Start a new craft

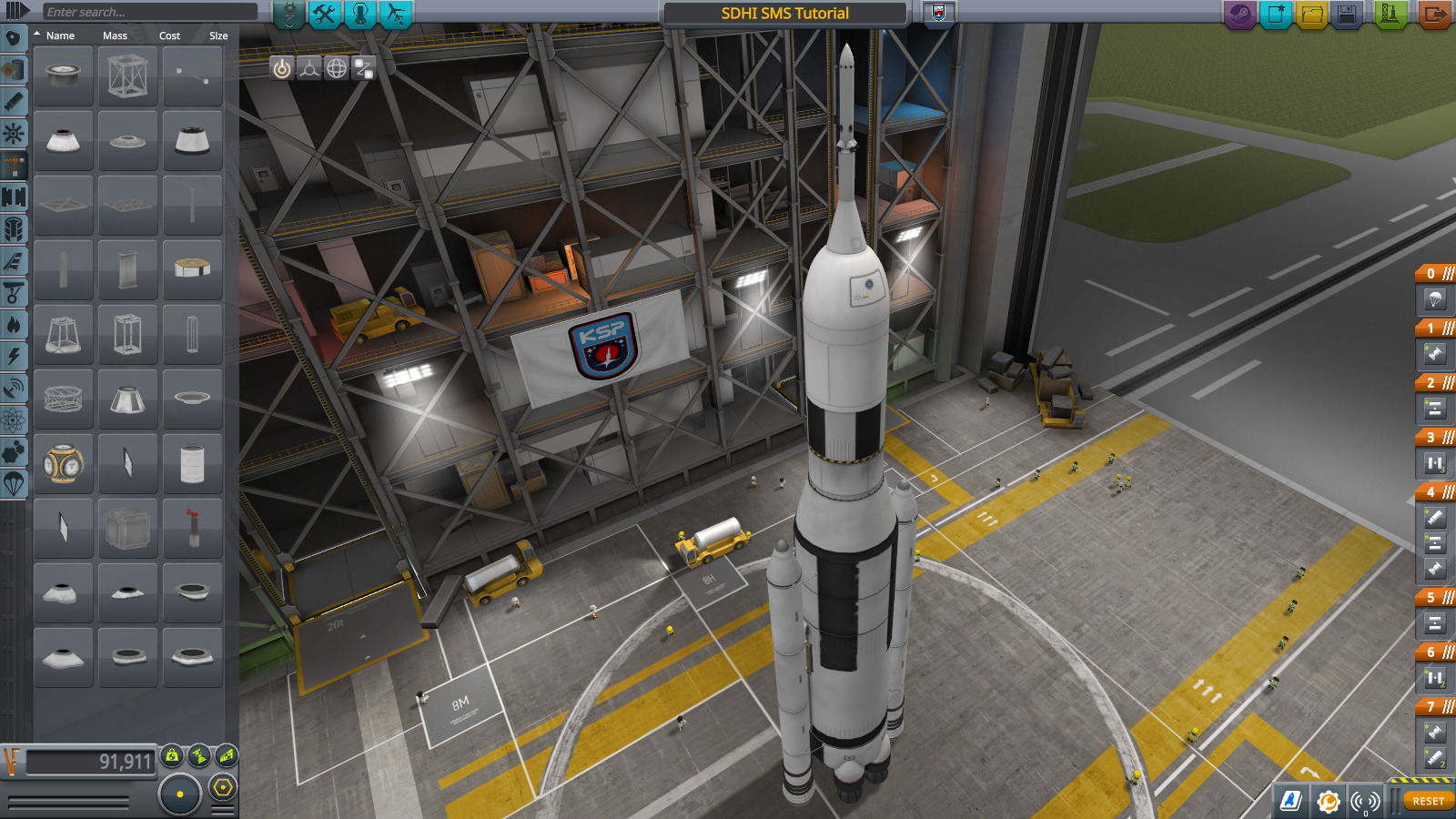click(1276, 15)
